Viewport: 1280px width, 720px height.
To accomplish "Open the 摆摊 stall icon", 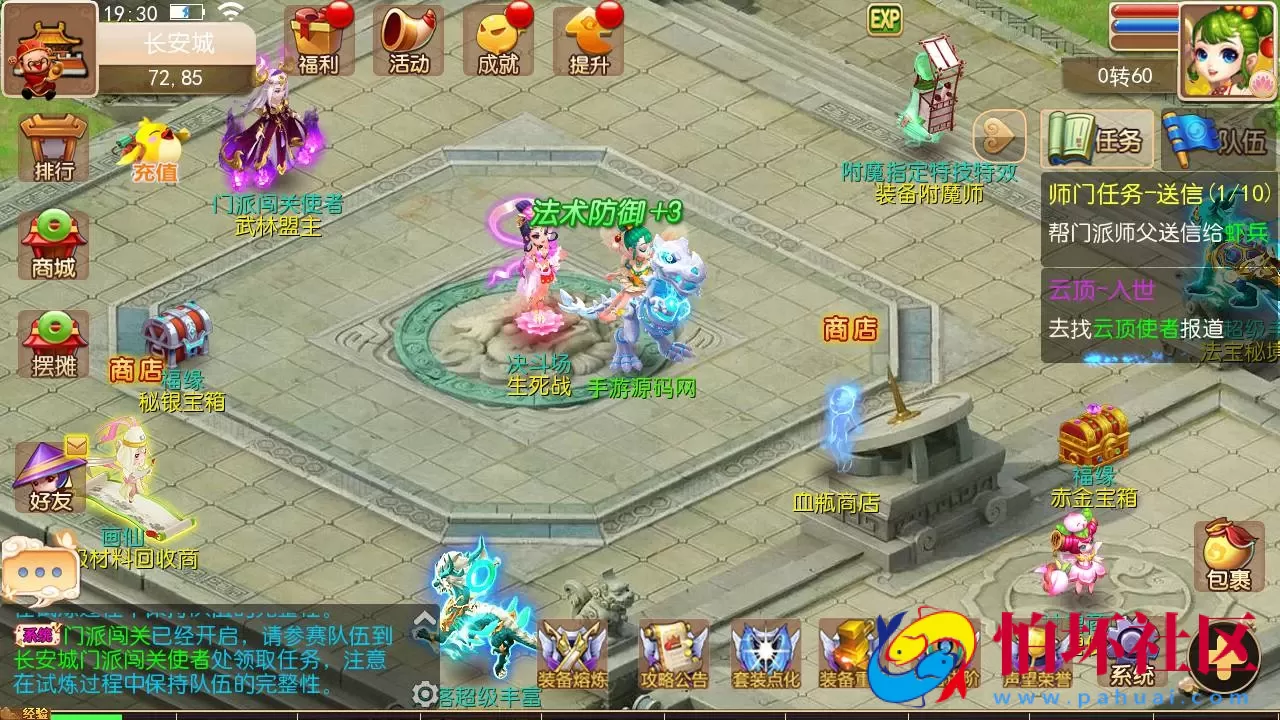I will pyautogui.click(x=50, y=345).
